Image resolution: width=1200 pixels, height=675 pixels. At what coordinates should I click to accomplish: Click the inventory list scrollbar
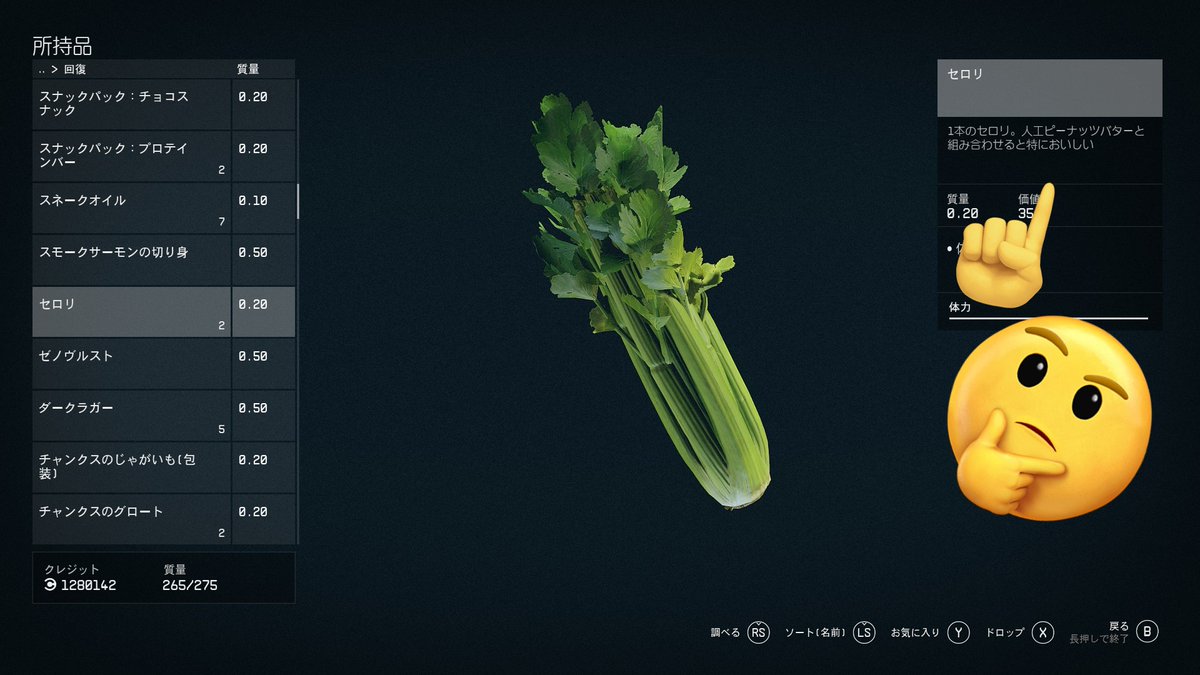click(x=298, y=200)
